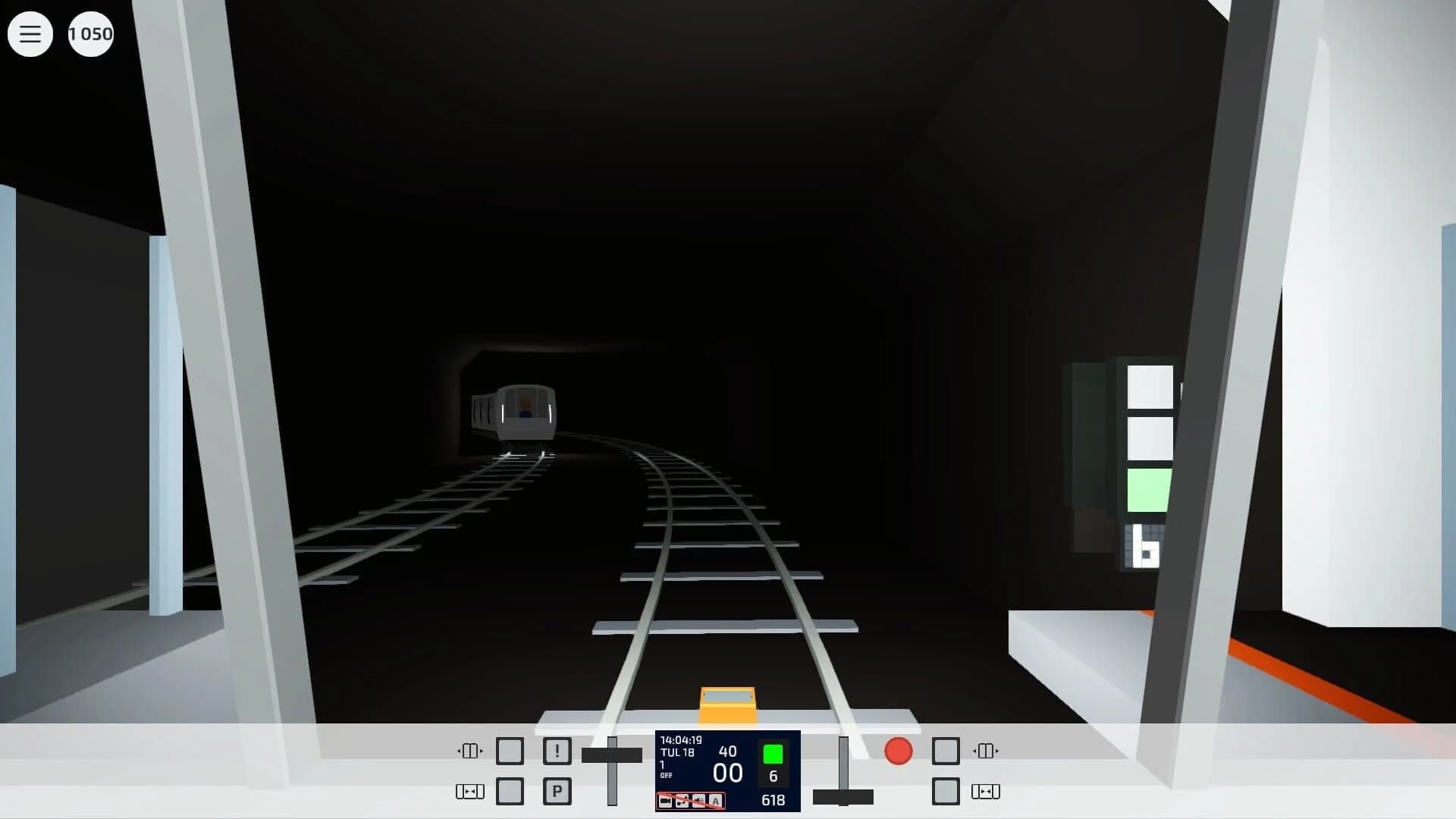
Task: Tap the 618 train number on the display
Action: click(x=773, y=800)
